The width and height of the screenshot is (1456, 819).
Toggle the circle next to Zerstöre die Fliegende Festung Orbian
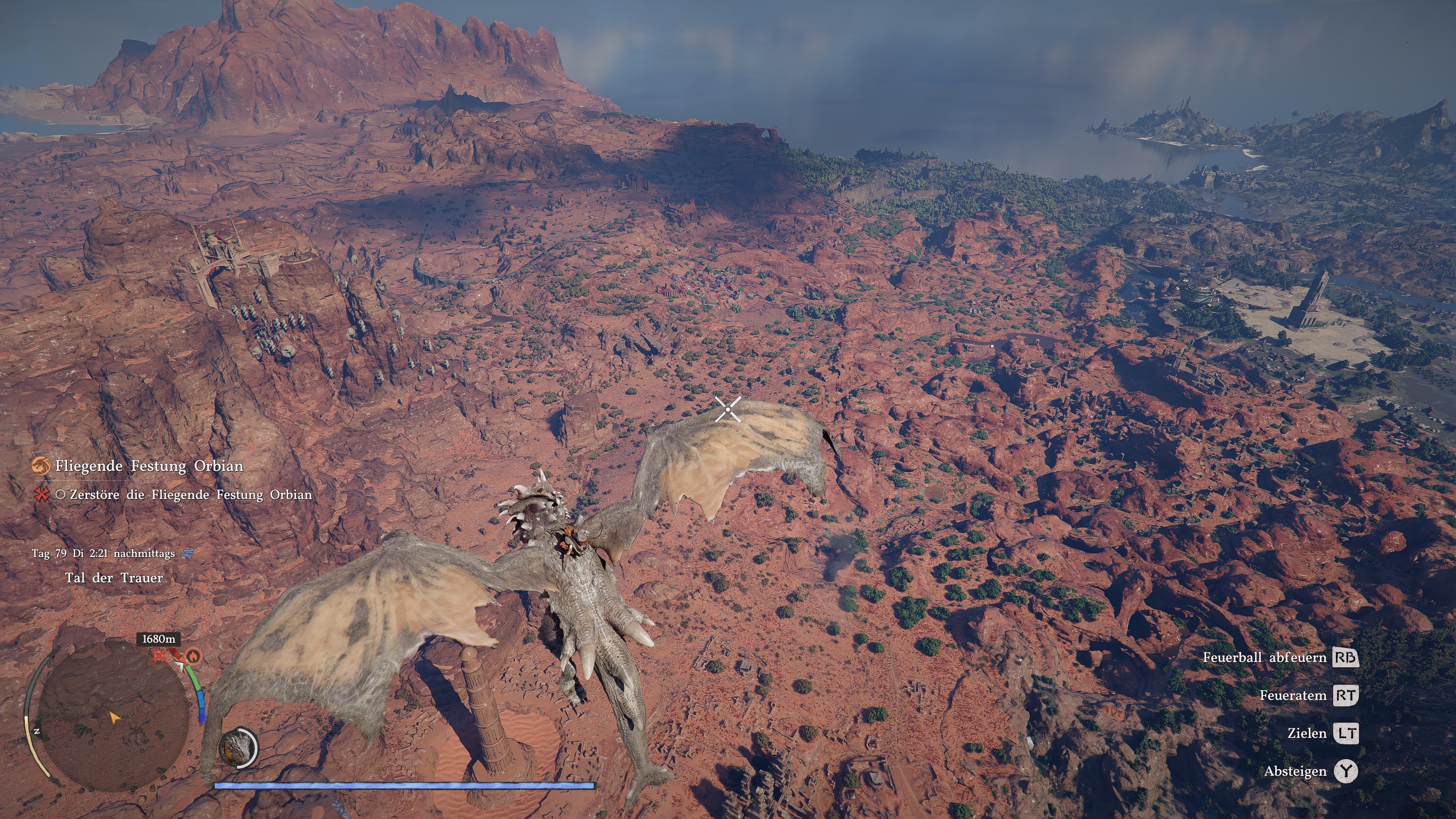pyautogui.click(x=61, y=498)
